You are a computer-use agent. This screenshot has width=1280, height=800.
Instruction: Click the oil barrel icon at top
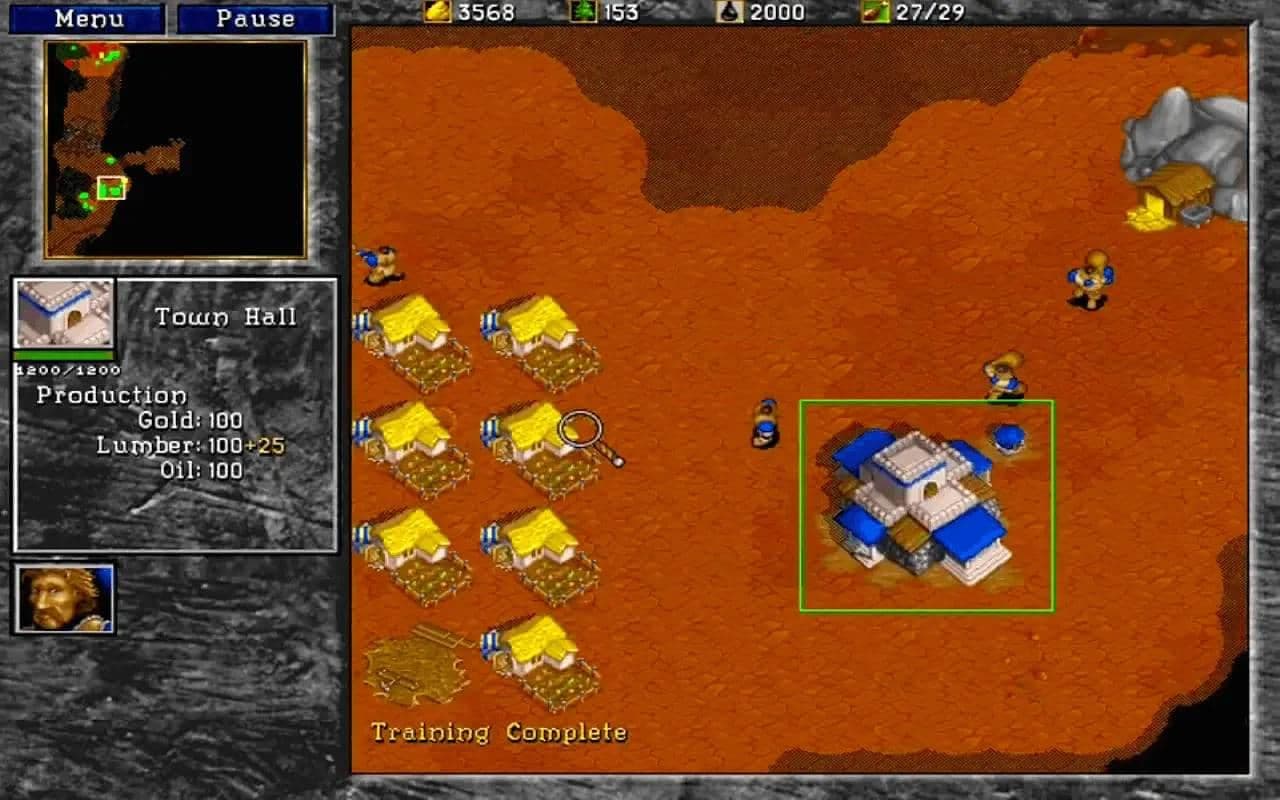727,13
